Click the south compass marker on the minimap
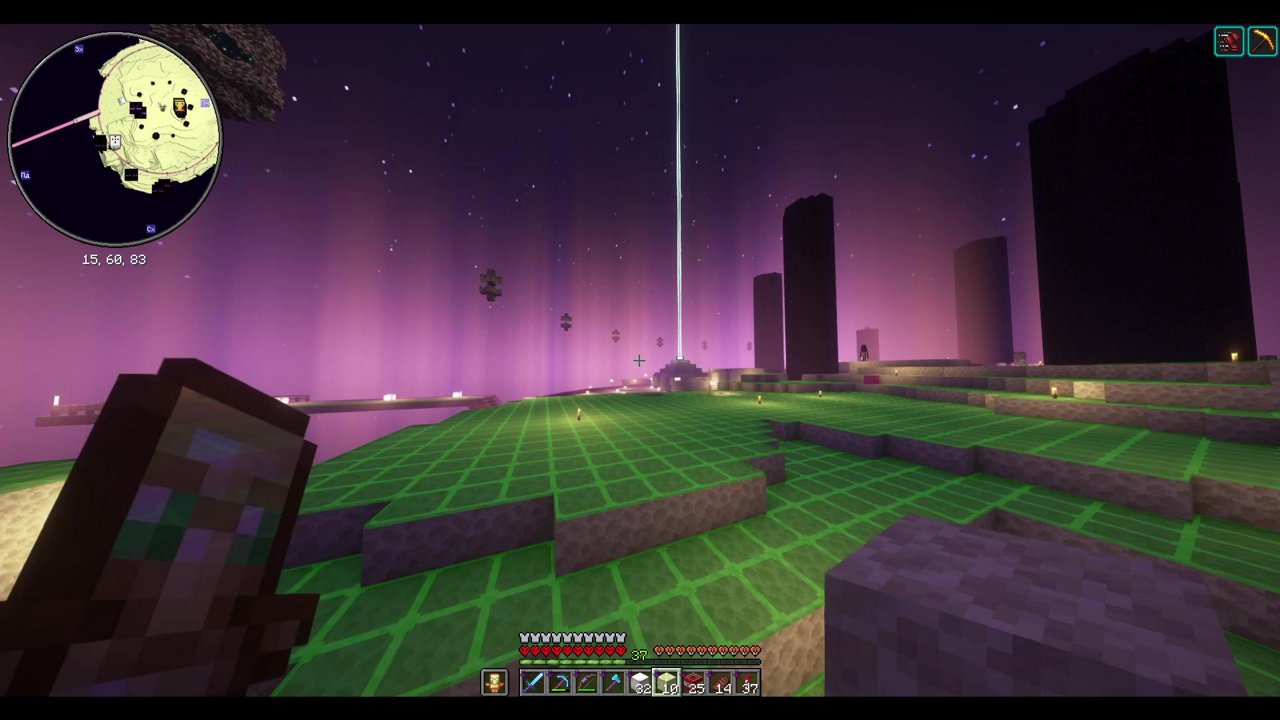The height and width of the screenshot is (720, 1280). click(x=150, y=228)
